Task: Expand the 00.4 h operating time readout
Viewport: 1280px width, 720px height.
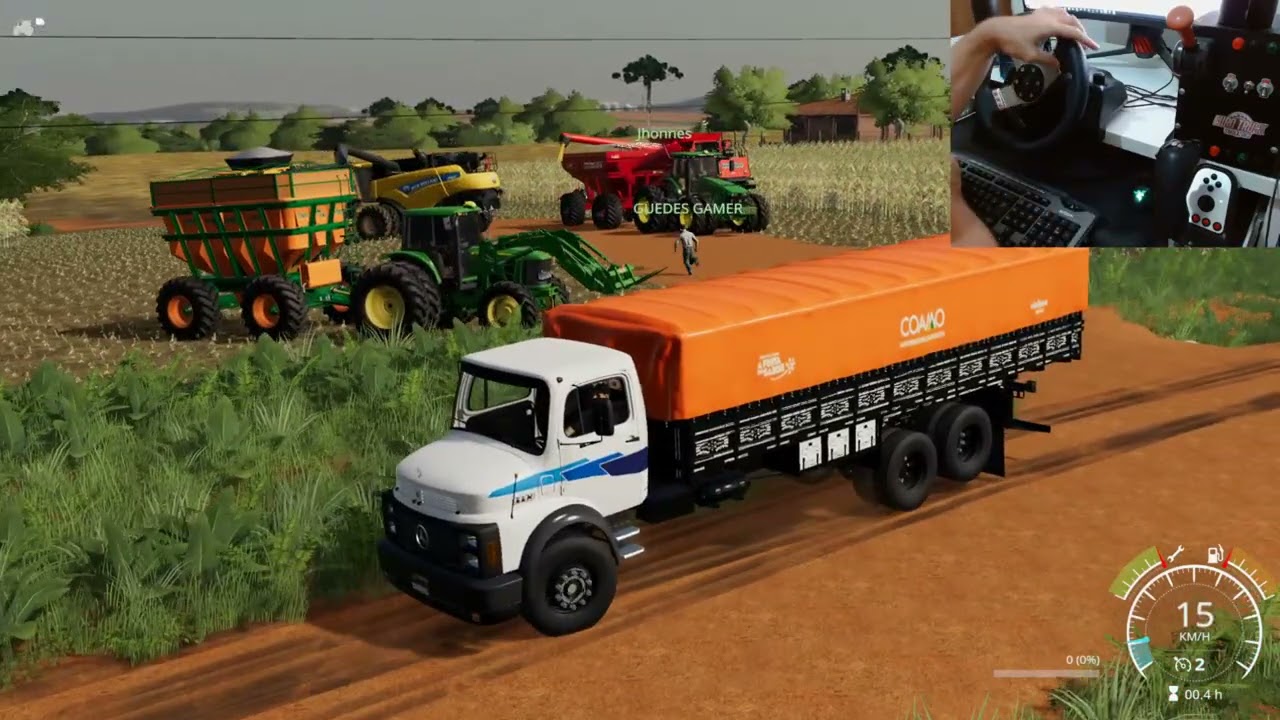Action: tap(1201, 694)
